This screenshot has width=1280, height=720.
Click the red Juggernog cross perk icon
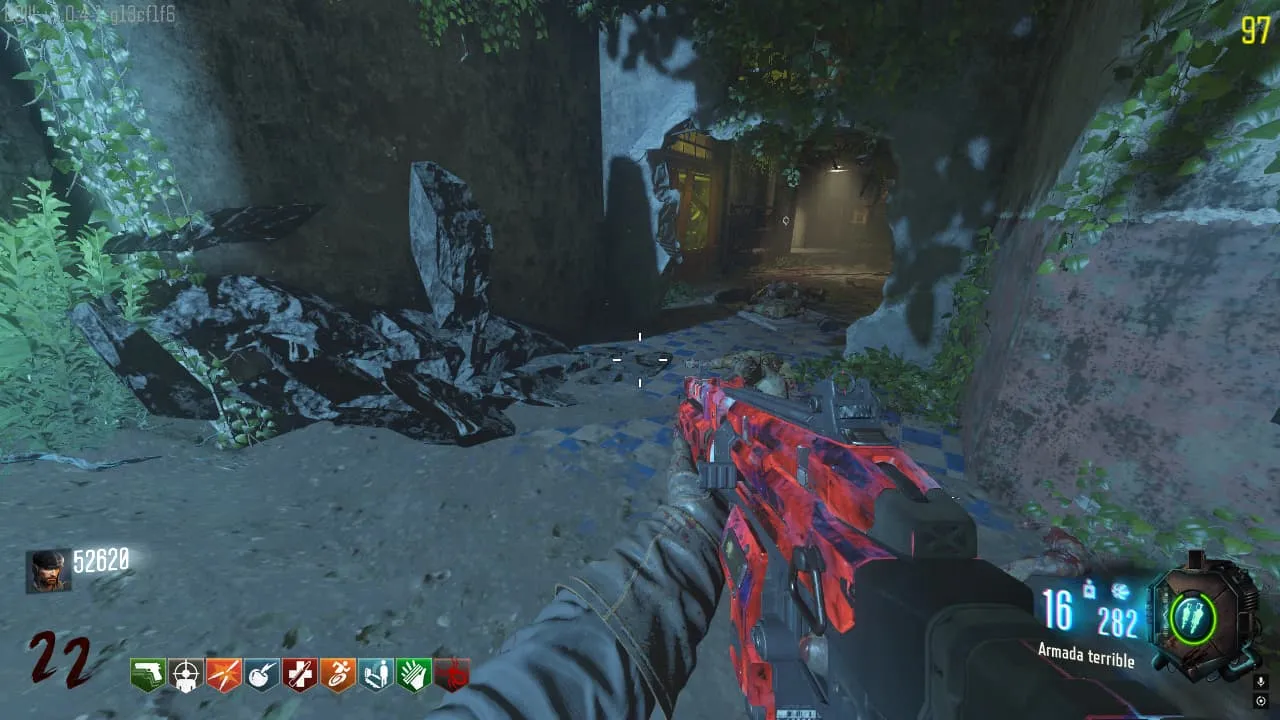click(299, 674)
